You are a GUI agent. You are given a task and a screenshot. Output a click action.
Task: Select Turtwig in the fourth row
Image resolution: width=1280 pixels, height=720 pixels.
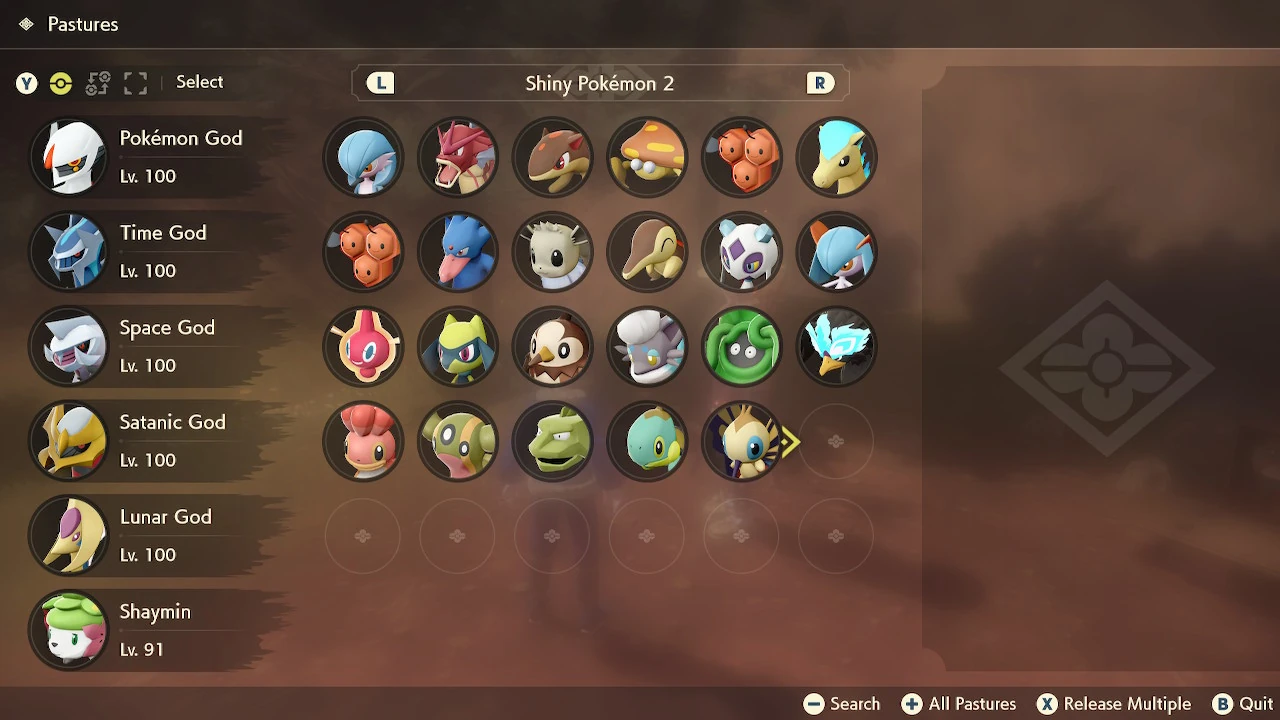pos(647,441)
